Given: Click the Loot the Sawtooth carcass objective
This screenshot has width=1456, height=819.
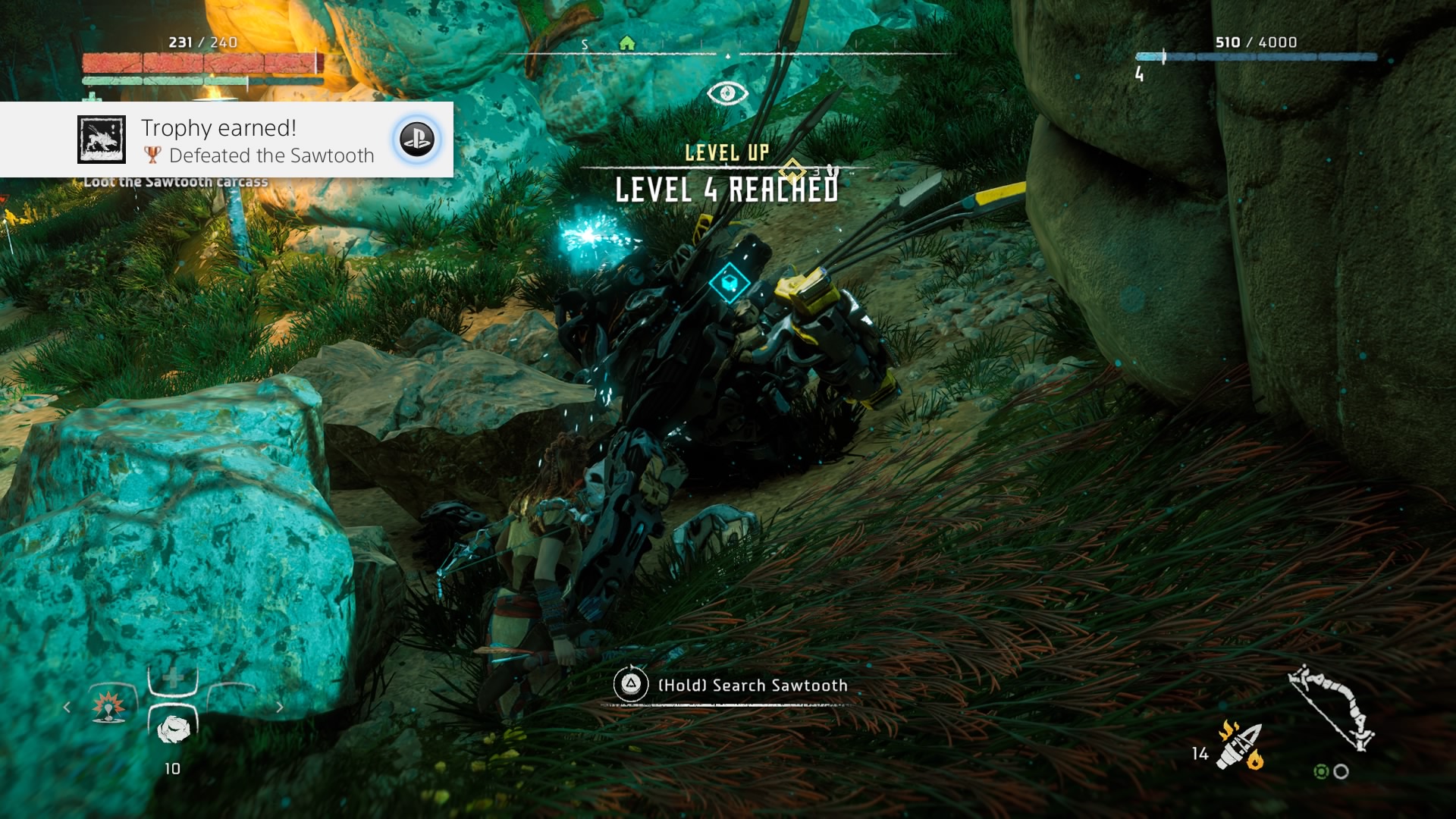Looking at the screenshot, I should (x=176, y=182).
